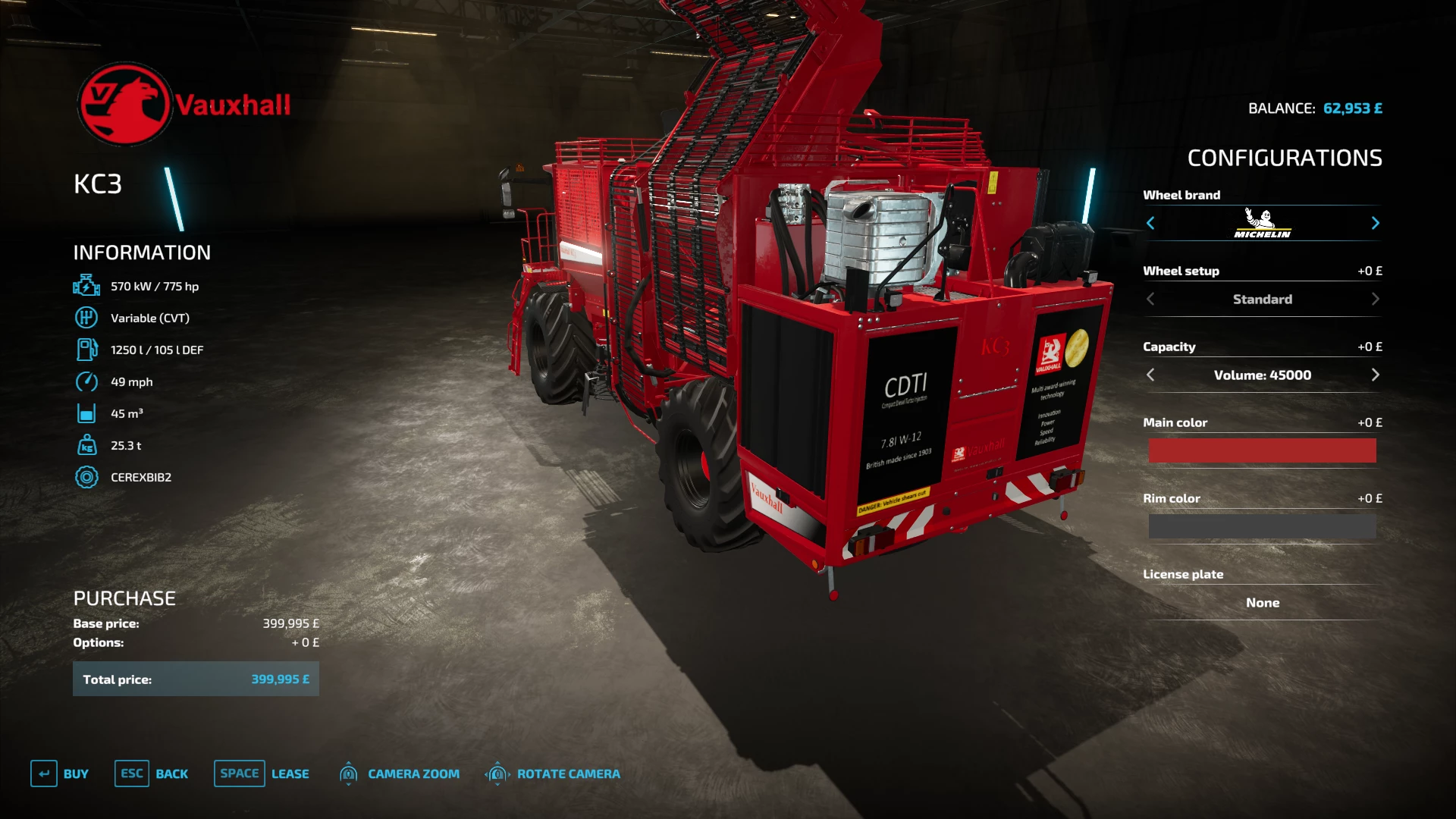Choose previous Wheel setup option
The height and width of the screenshot is (819, 1456).
click(1150, 300)
